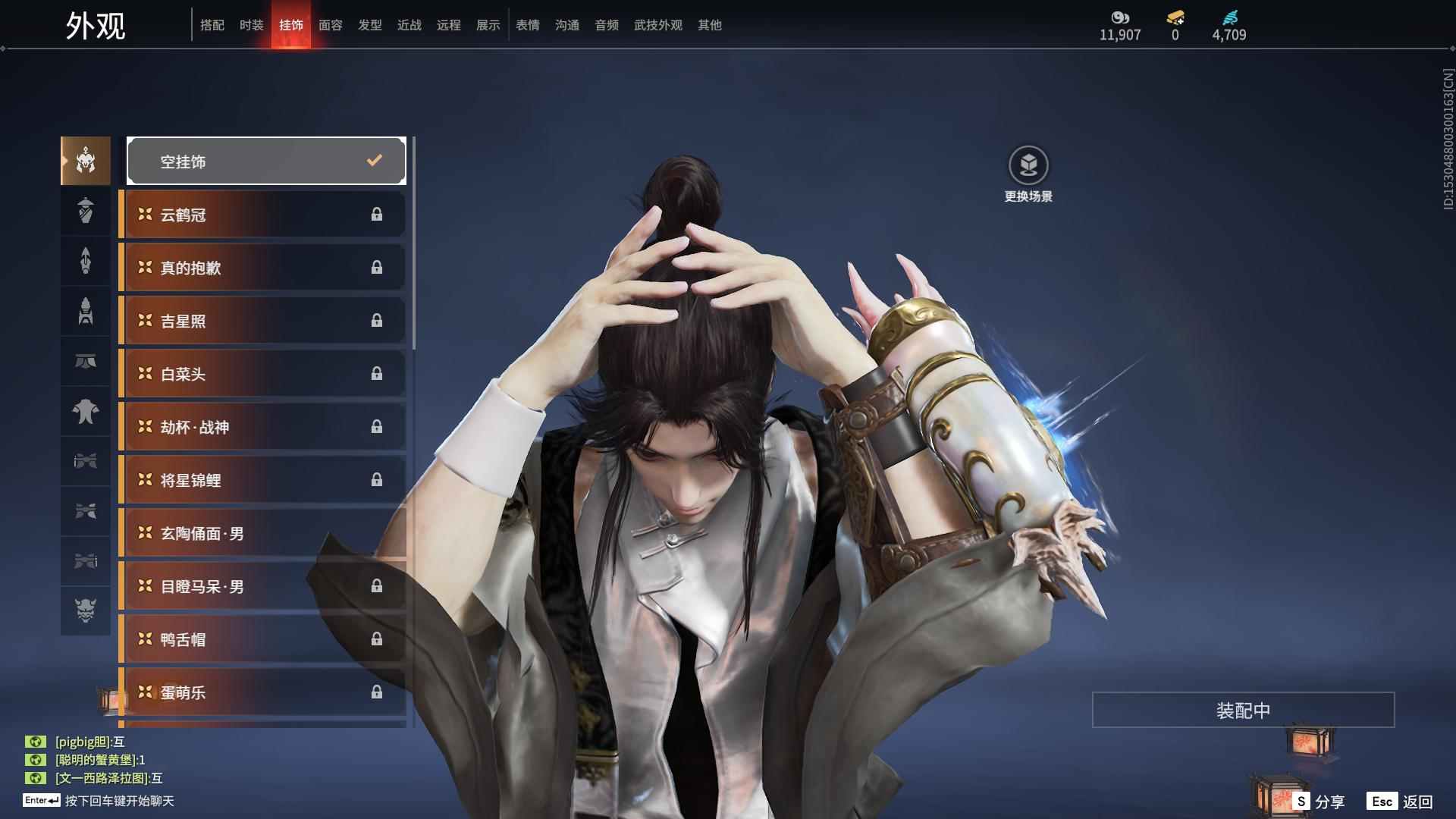Image resolution: width=1456 pixels, height=819 pixels.
Task: Choose the 白菜头 accessory option
Action: click(262, 374)
